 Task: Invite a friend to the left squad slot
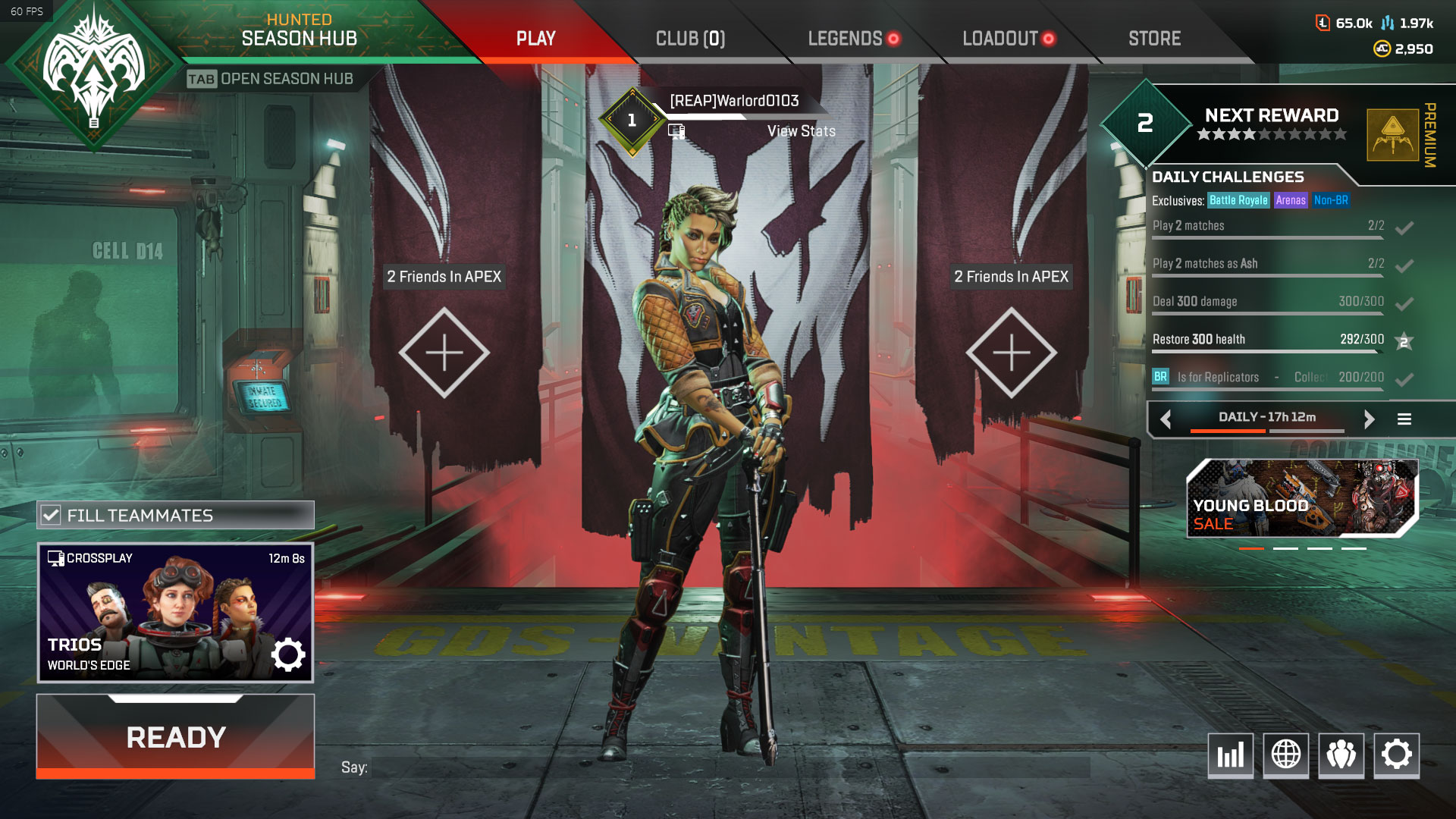click(x=444, y=353)
